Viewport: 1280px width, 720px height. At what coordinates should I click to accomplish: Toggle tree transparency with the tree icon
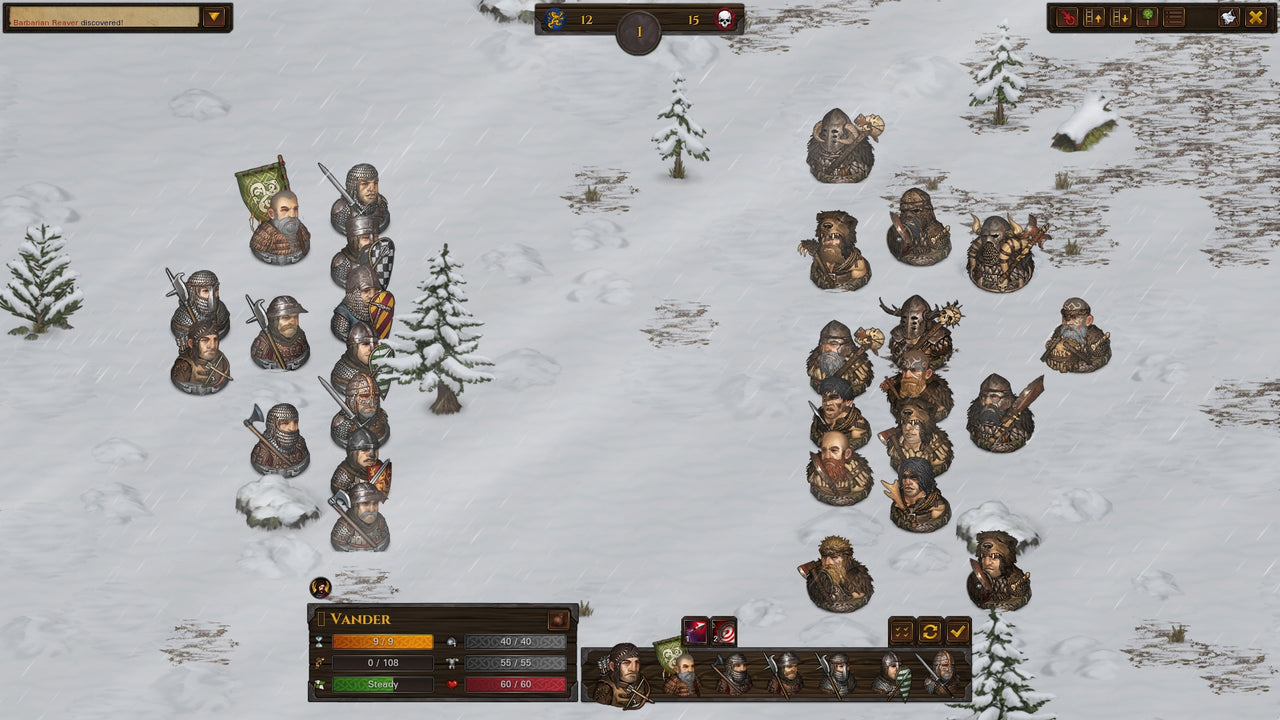click(1147, 17)
